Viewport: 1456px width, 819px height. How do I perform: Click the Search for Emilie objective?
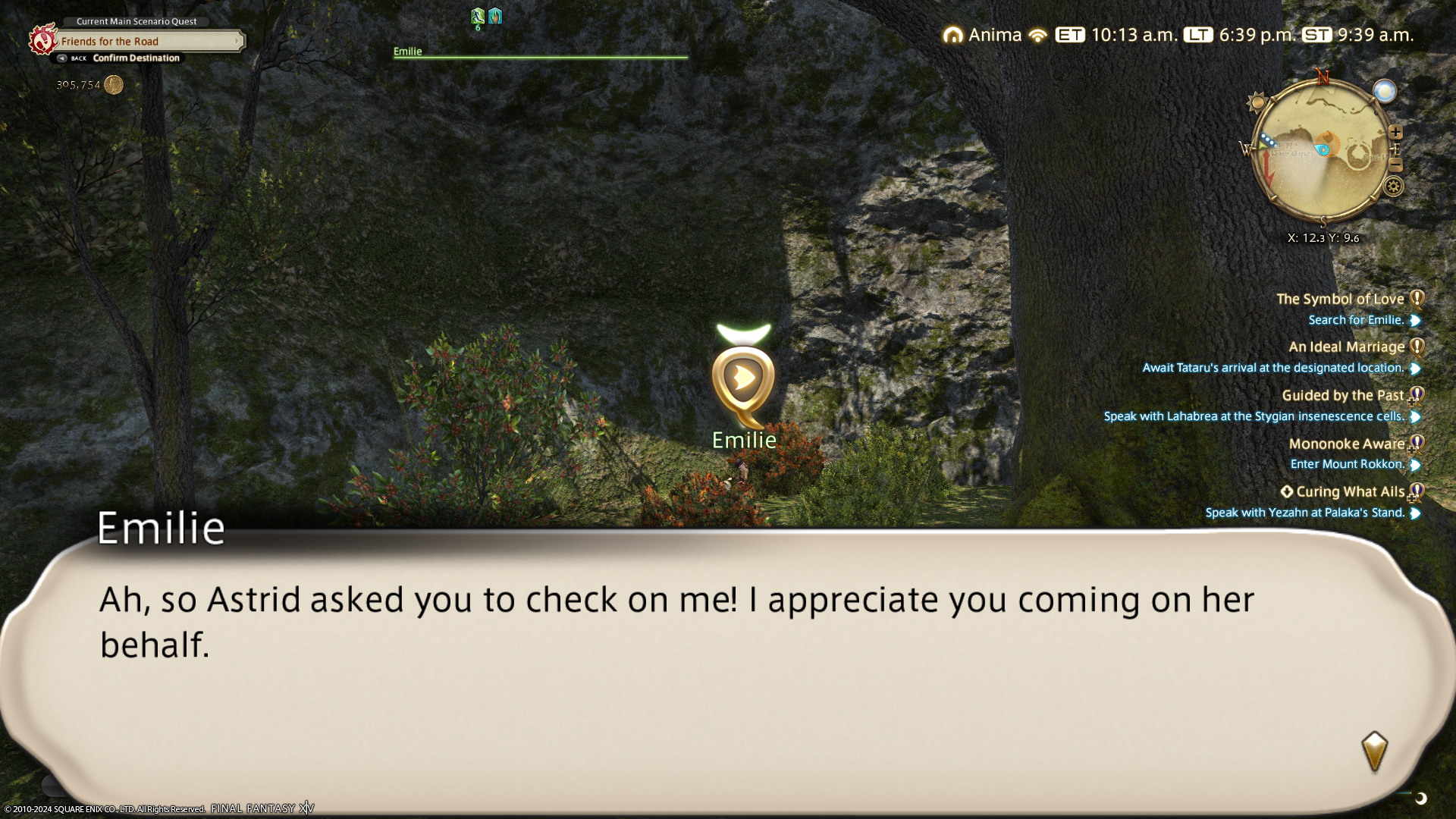tap(1356, 320)
